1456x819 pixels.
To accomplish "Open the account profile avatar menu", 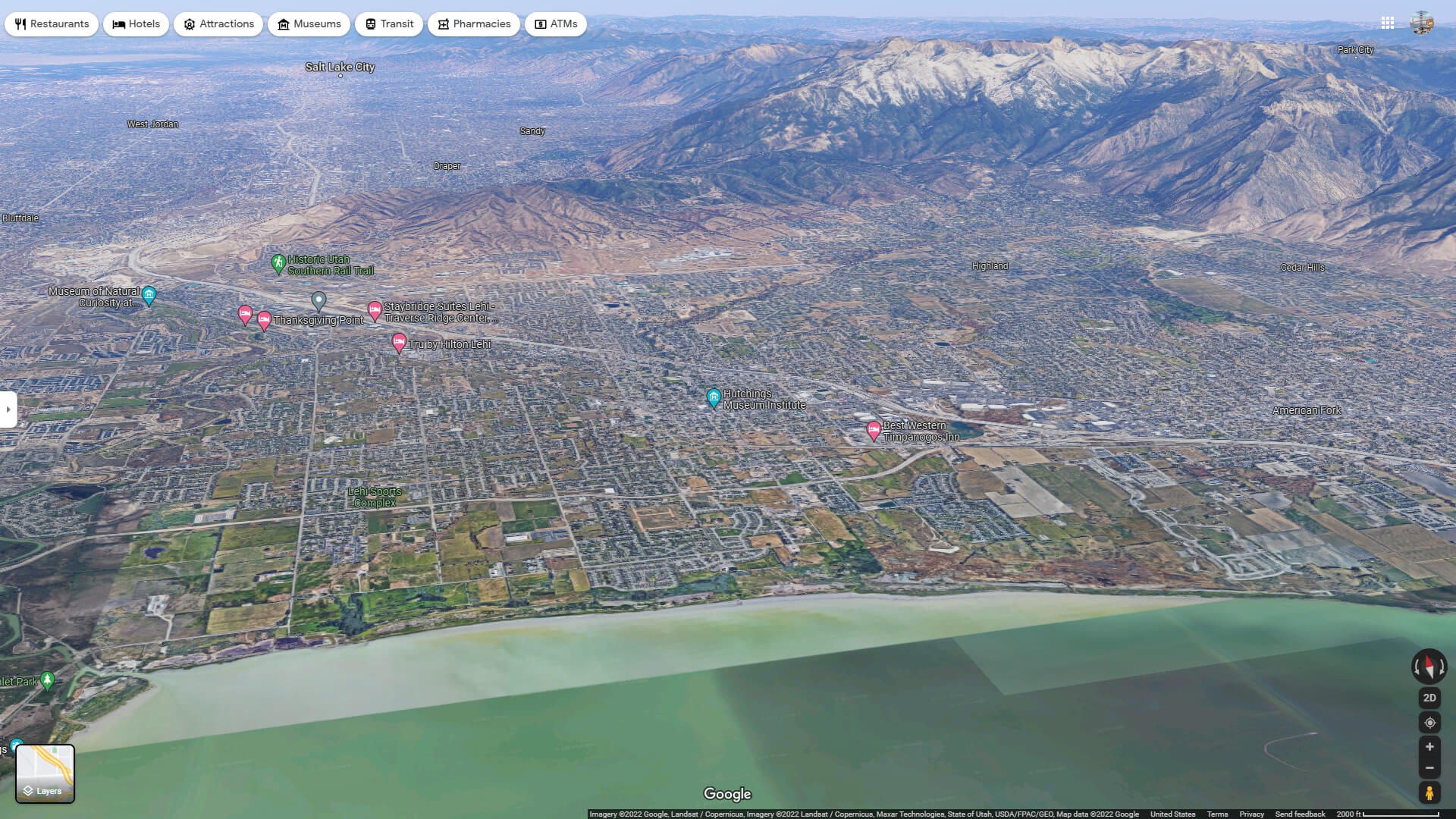I will coord(1423,24).
